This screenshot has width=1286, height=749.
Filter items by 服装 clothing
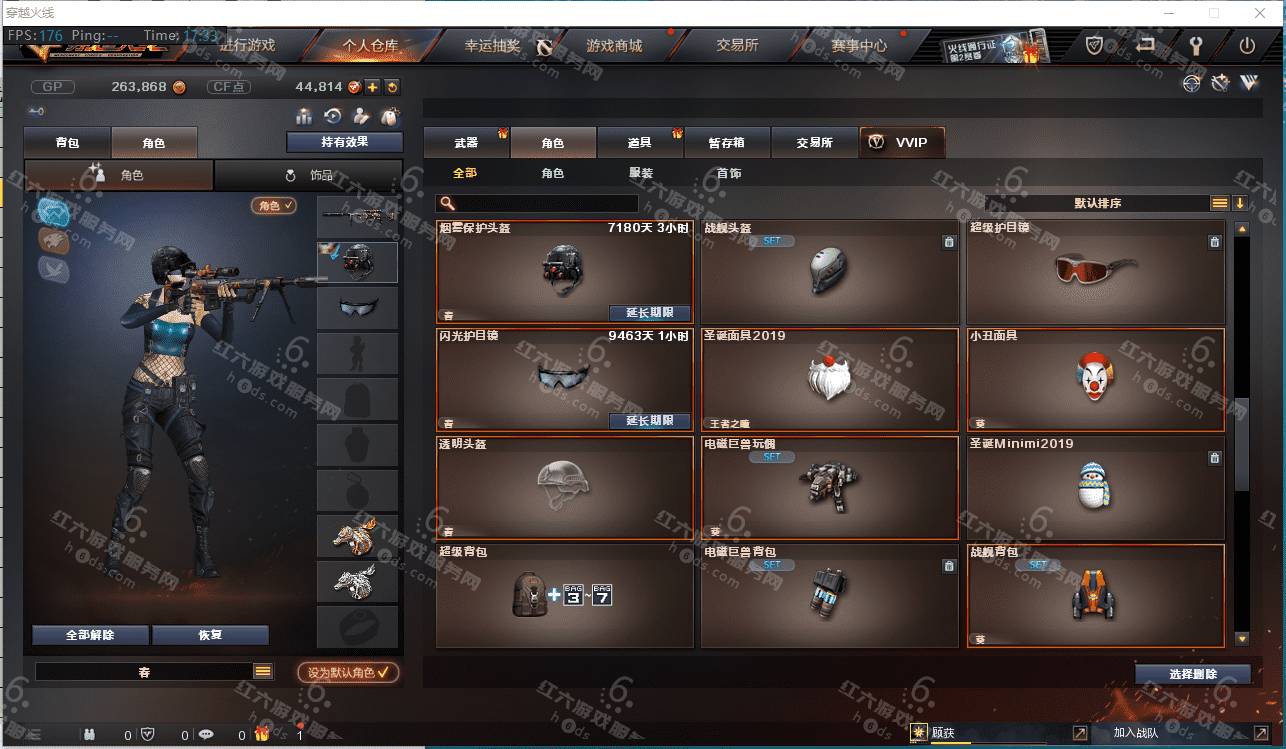641,173
